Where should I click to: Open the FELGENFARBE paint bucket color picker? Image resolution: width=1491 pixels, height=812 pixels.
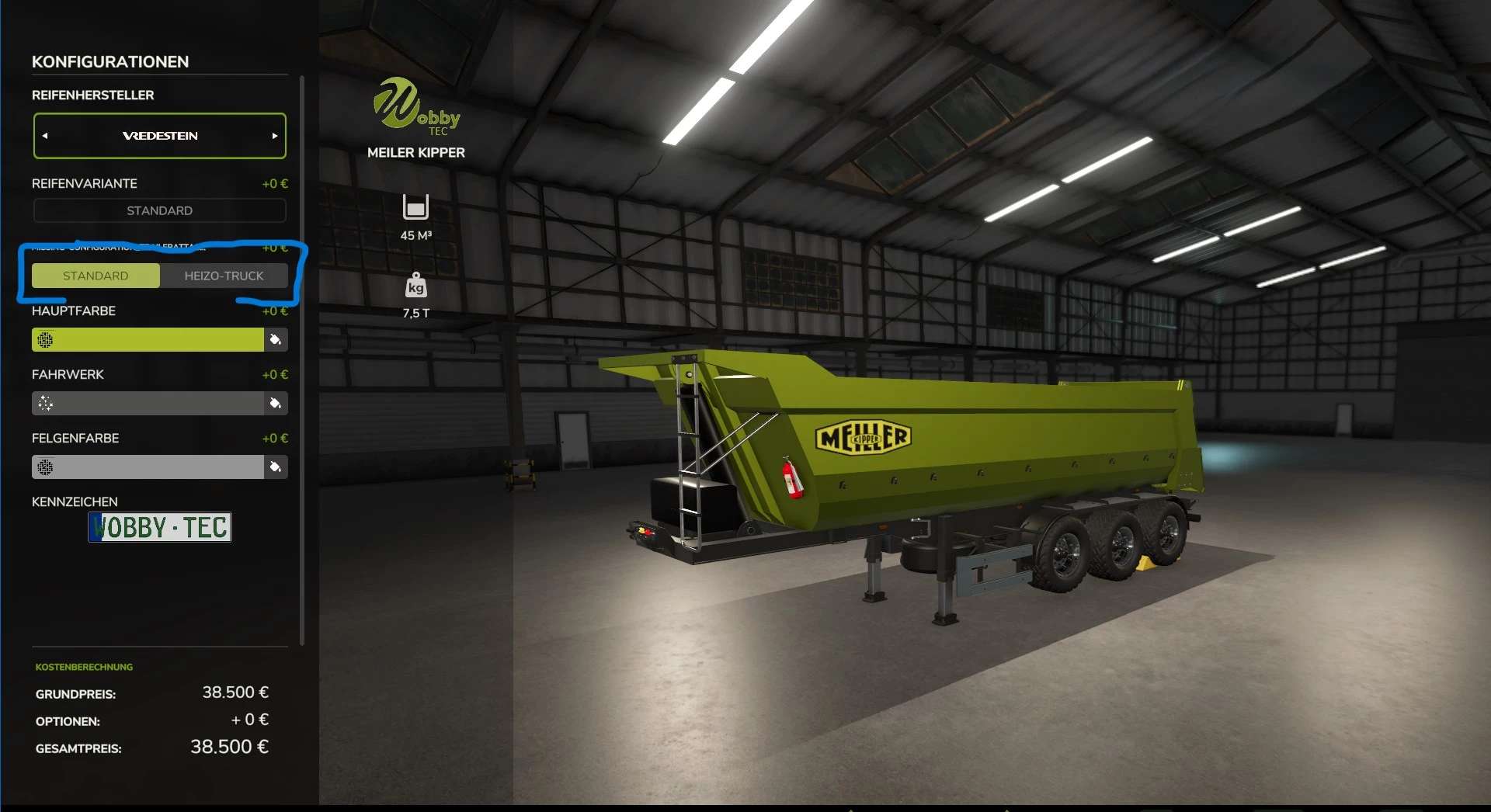[276, 467]
